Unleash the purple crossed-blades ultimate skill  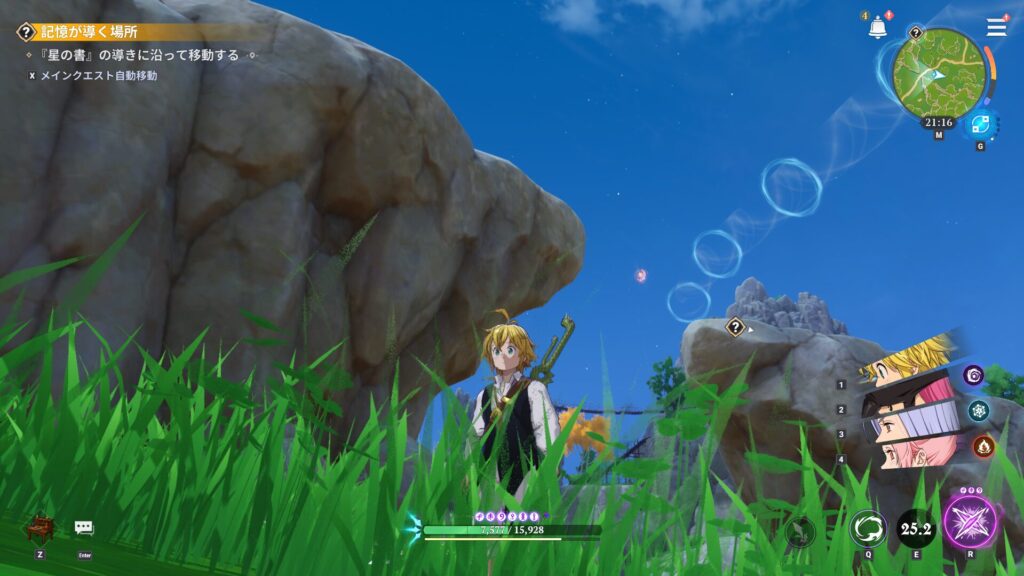click(x=968, y=524)
